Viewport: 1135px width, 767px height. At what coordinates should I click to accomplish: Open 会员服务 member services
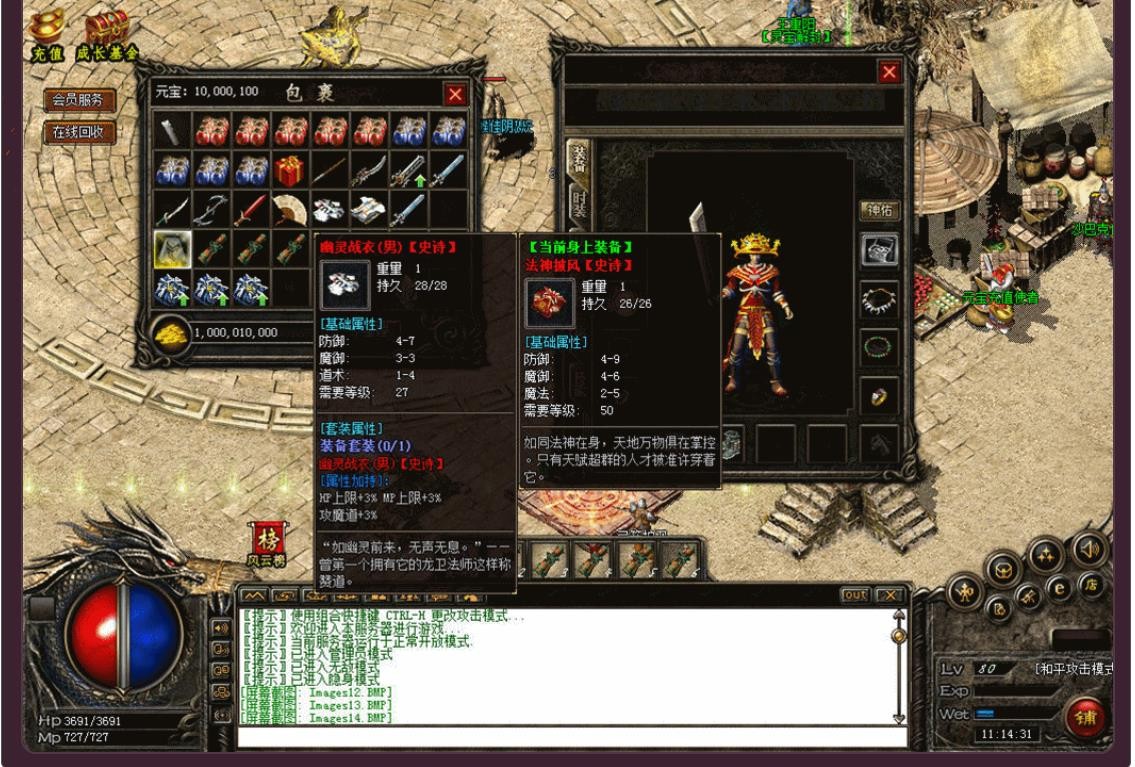[x=79, y=100]
